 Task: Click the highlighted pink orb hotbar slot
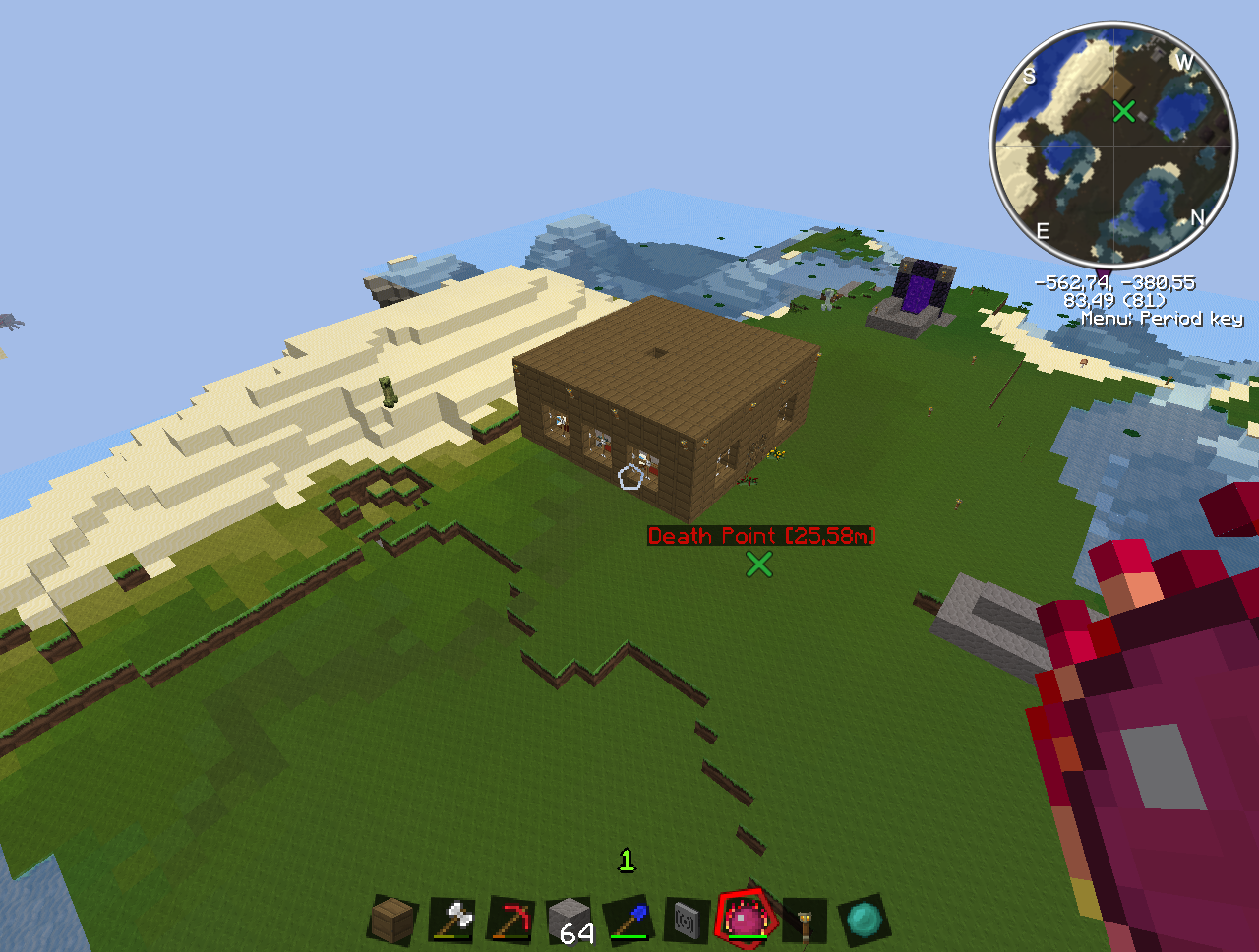tap(747, 921)
